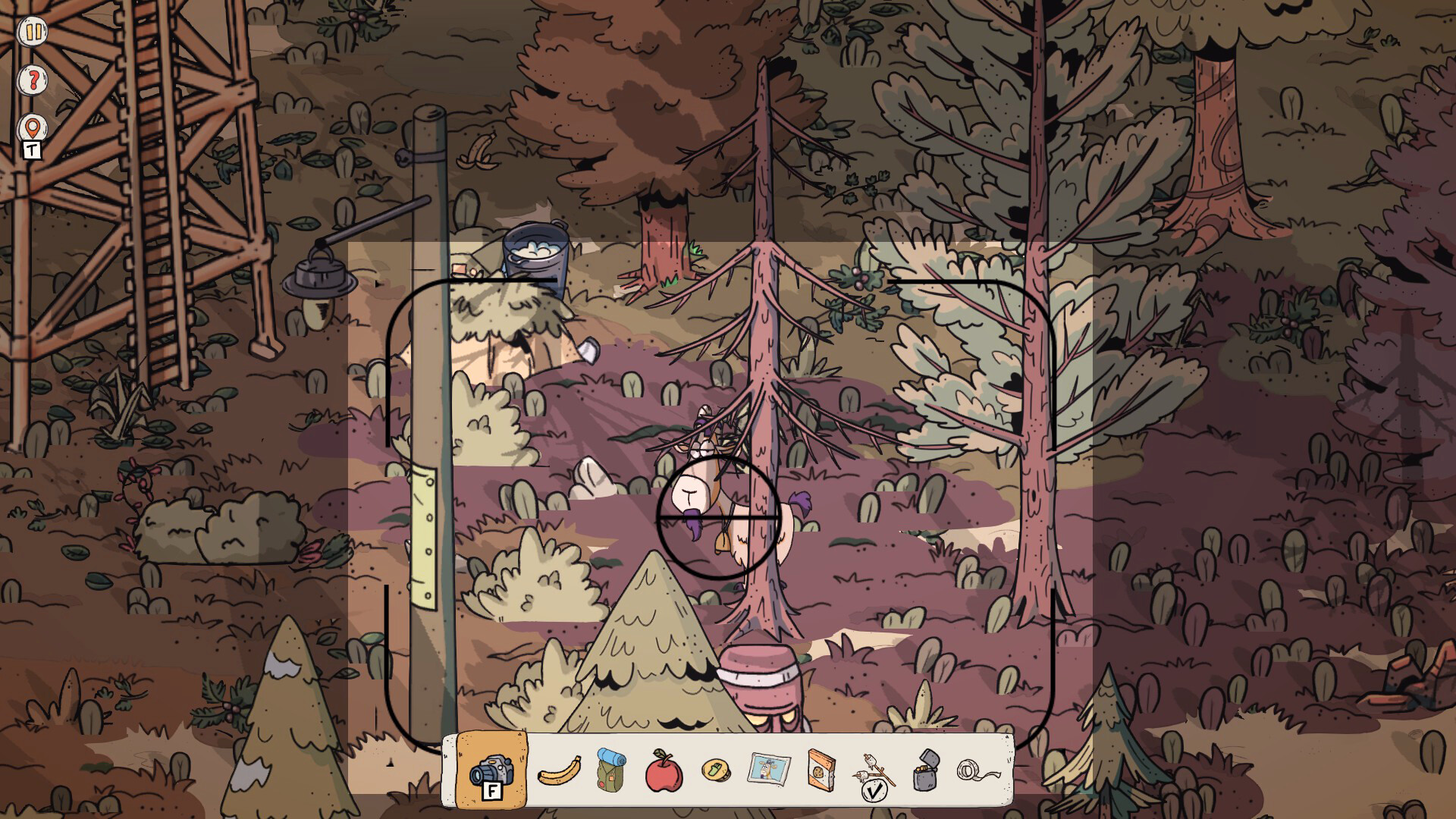Click the pot of marshmallows near the tent
This screenshot has height=819, width=1456.
(x=535, y=250)
